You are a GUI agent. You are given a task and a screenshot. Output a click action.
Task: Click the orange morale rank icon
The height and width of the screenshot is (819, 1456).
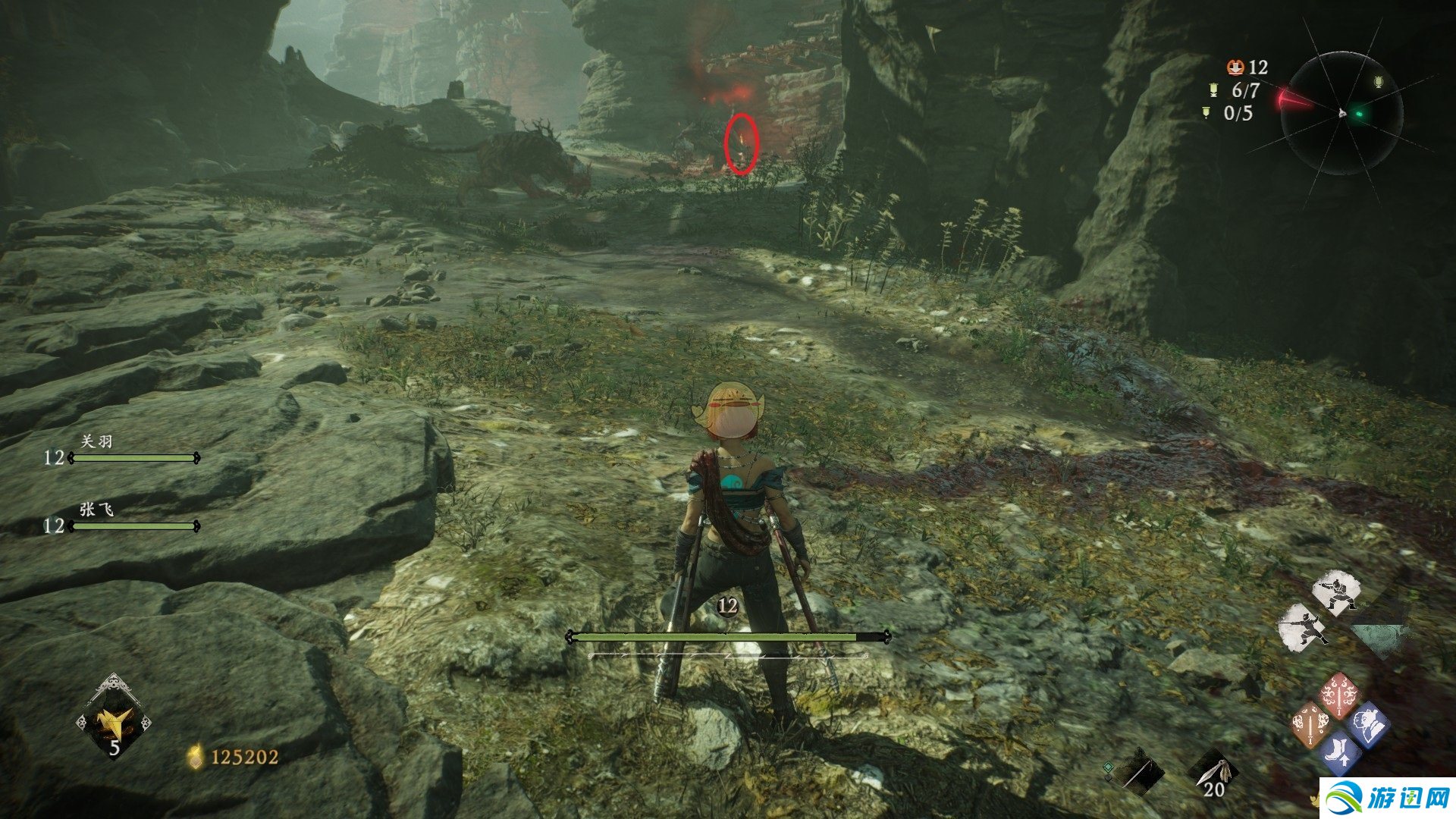click(1236, 67)
